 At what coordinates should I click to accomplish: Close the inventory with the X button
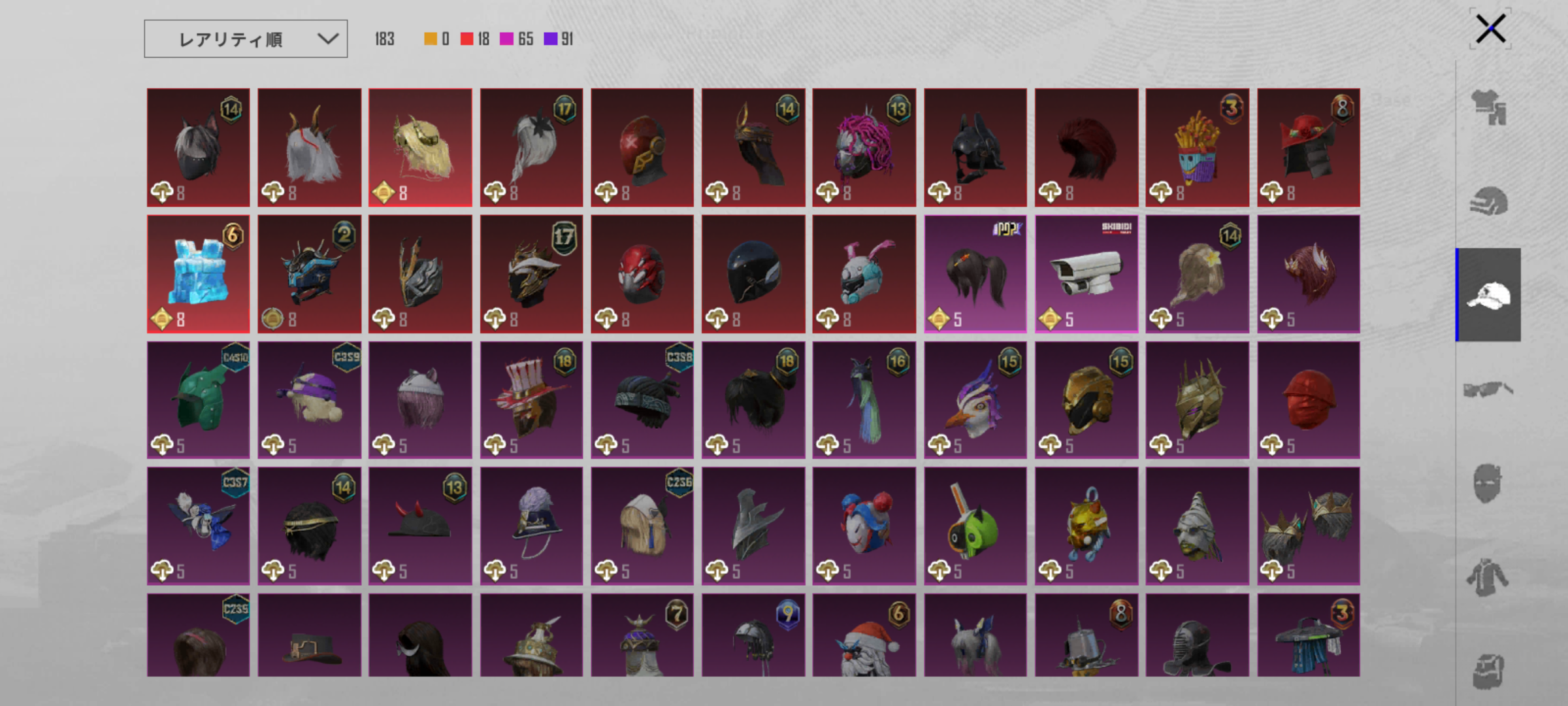click(1490, 29)
